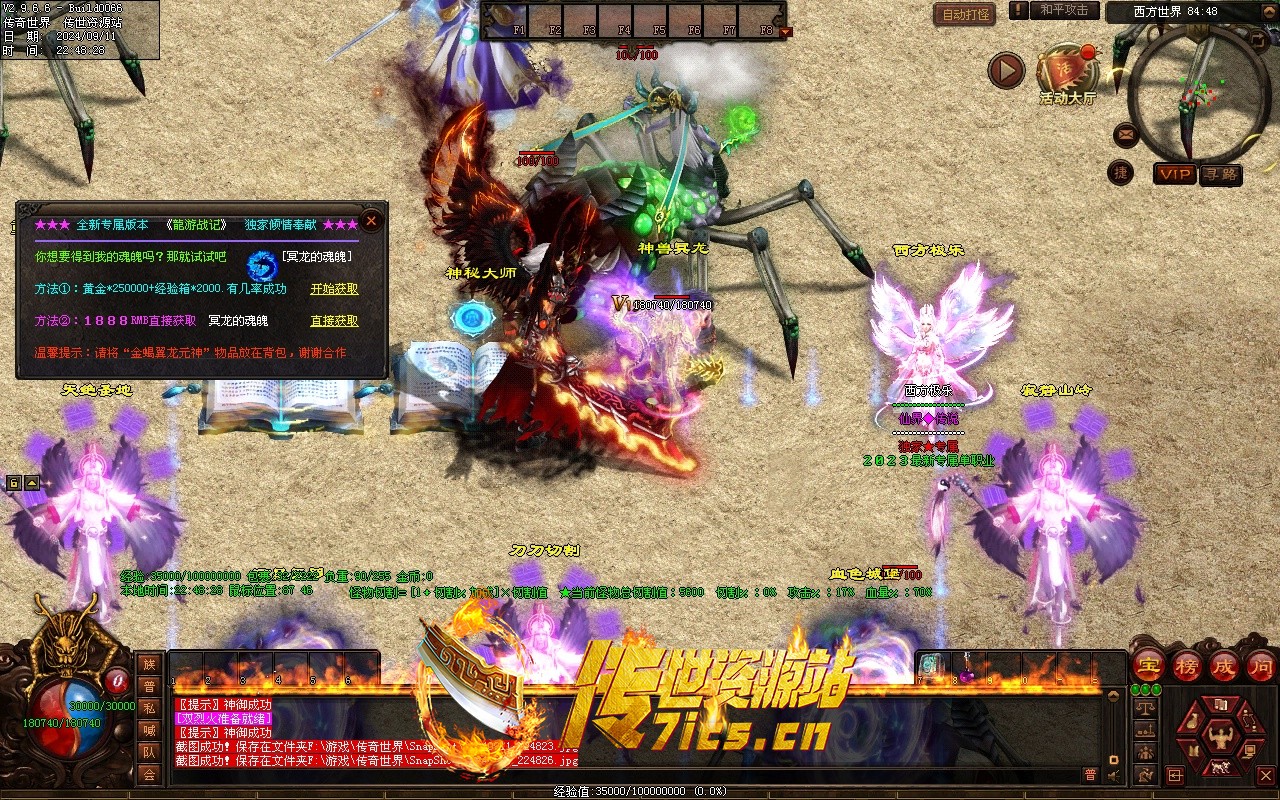Switch the 和平攻击 attack mode

coord(1063,10)
